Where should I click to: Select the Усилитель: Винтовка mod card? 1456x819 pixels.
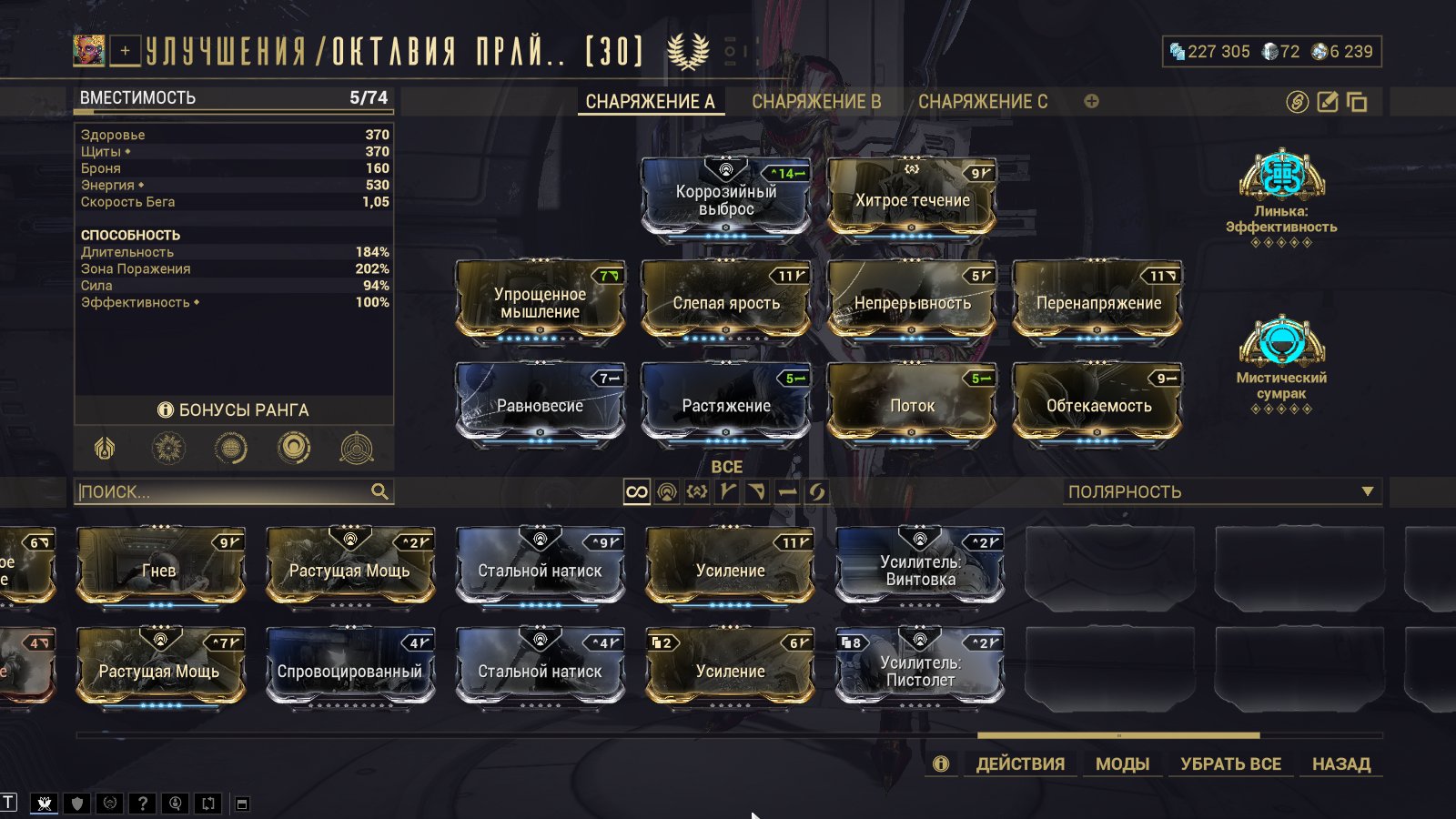coord(920,569)
